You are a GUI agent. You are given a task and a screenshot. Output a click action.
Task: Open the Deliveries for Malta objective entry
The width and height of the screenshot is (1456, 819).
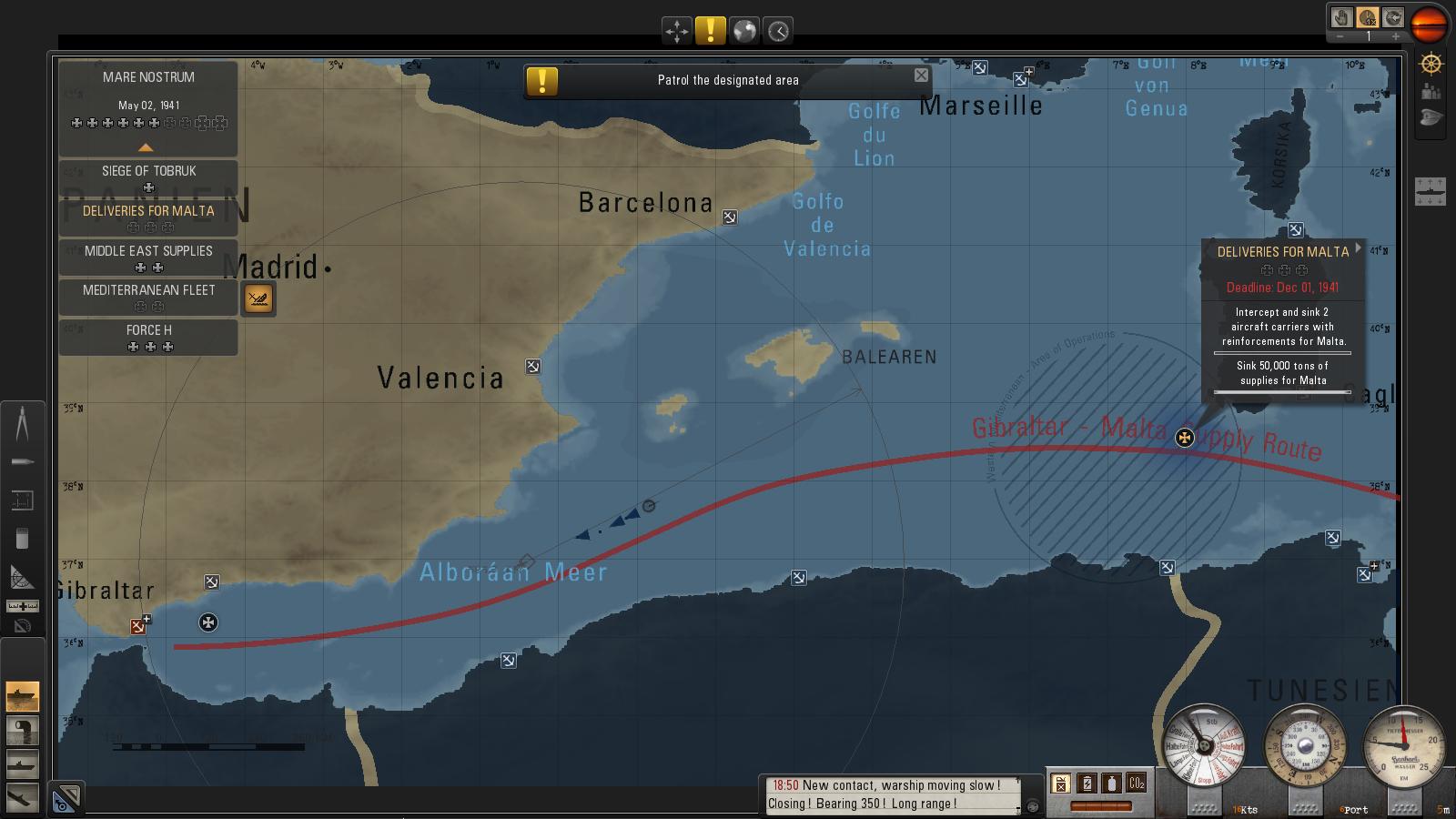[148, 217]
